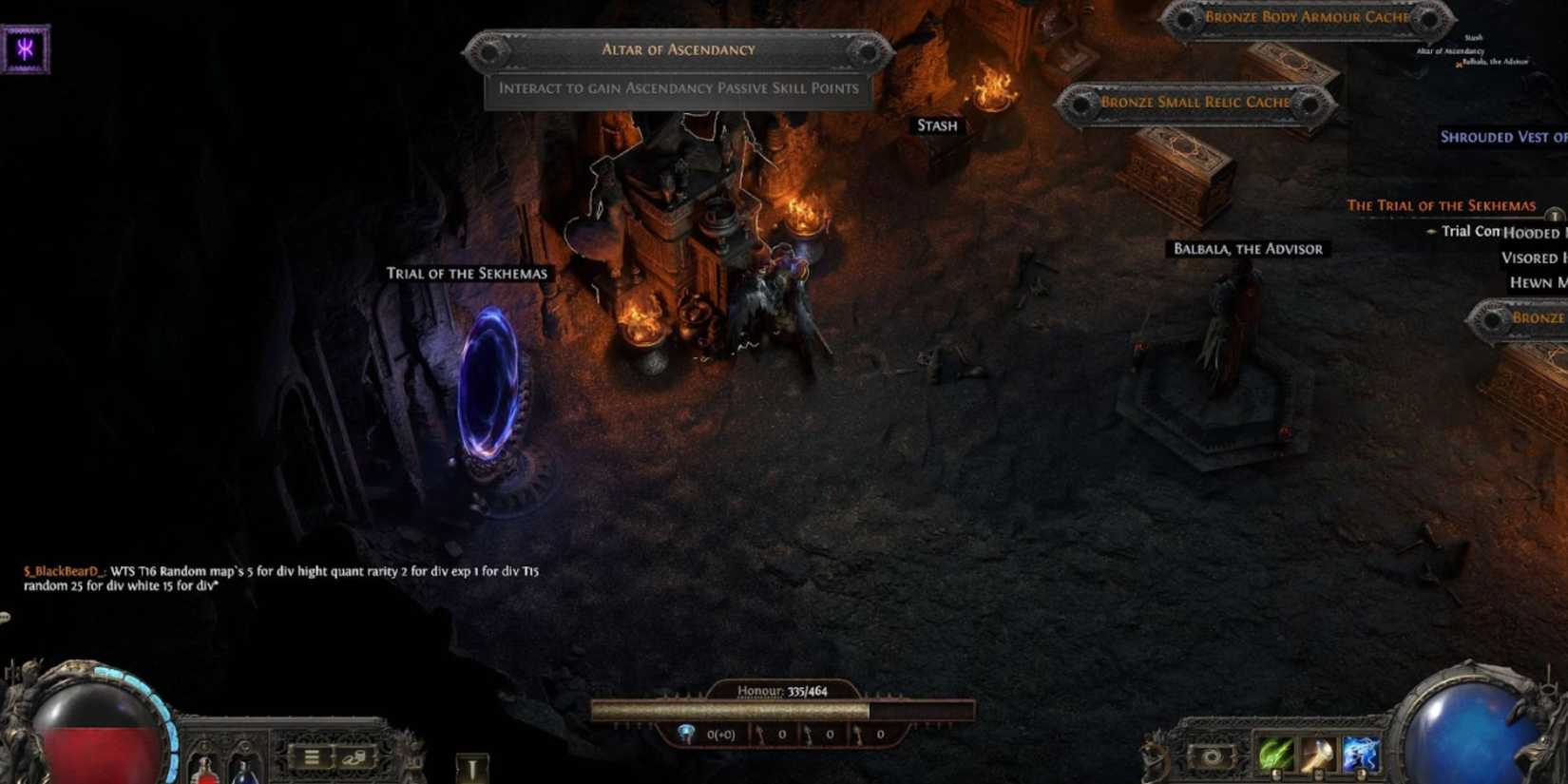Select the Sacred Water droplet icon under the Honour bar
The image size is (1568, 784).
686,733
